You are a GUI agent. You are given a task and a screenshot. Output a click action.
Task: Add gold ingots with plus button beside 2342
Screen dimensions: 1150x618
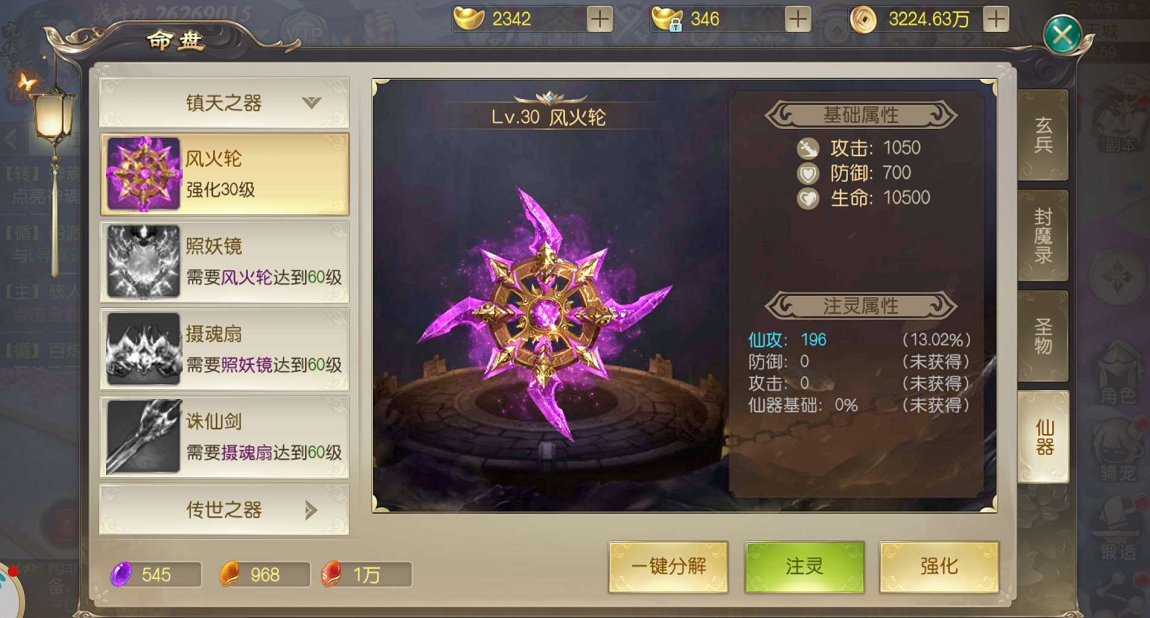click(600, 19)
